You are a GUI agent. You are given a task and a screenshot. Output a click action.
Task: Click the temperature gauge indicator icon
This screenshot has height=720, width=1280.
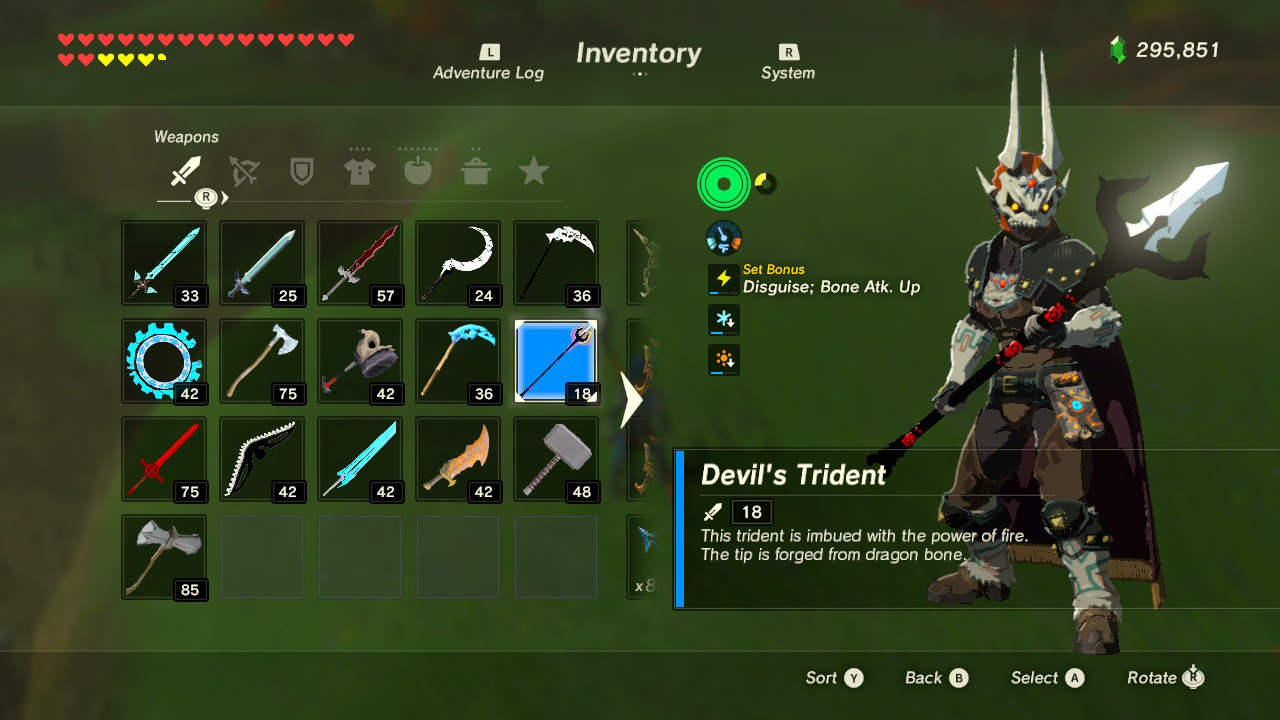tap(722, 237)
